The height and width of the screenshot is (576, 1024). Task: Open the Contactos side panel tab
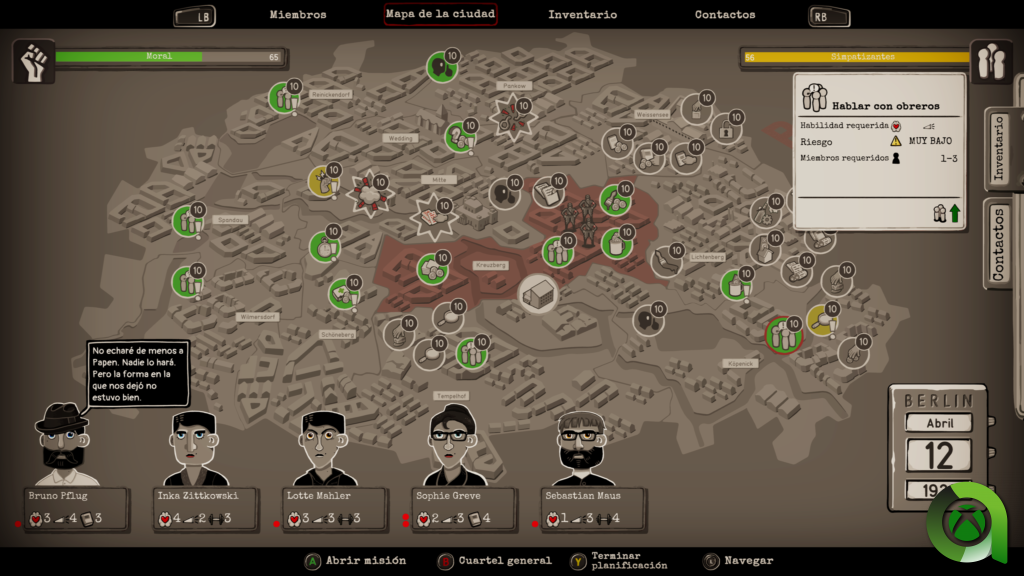[x=999, y=244]
